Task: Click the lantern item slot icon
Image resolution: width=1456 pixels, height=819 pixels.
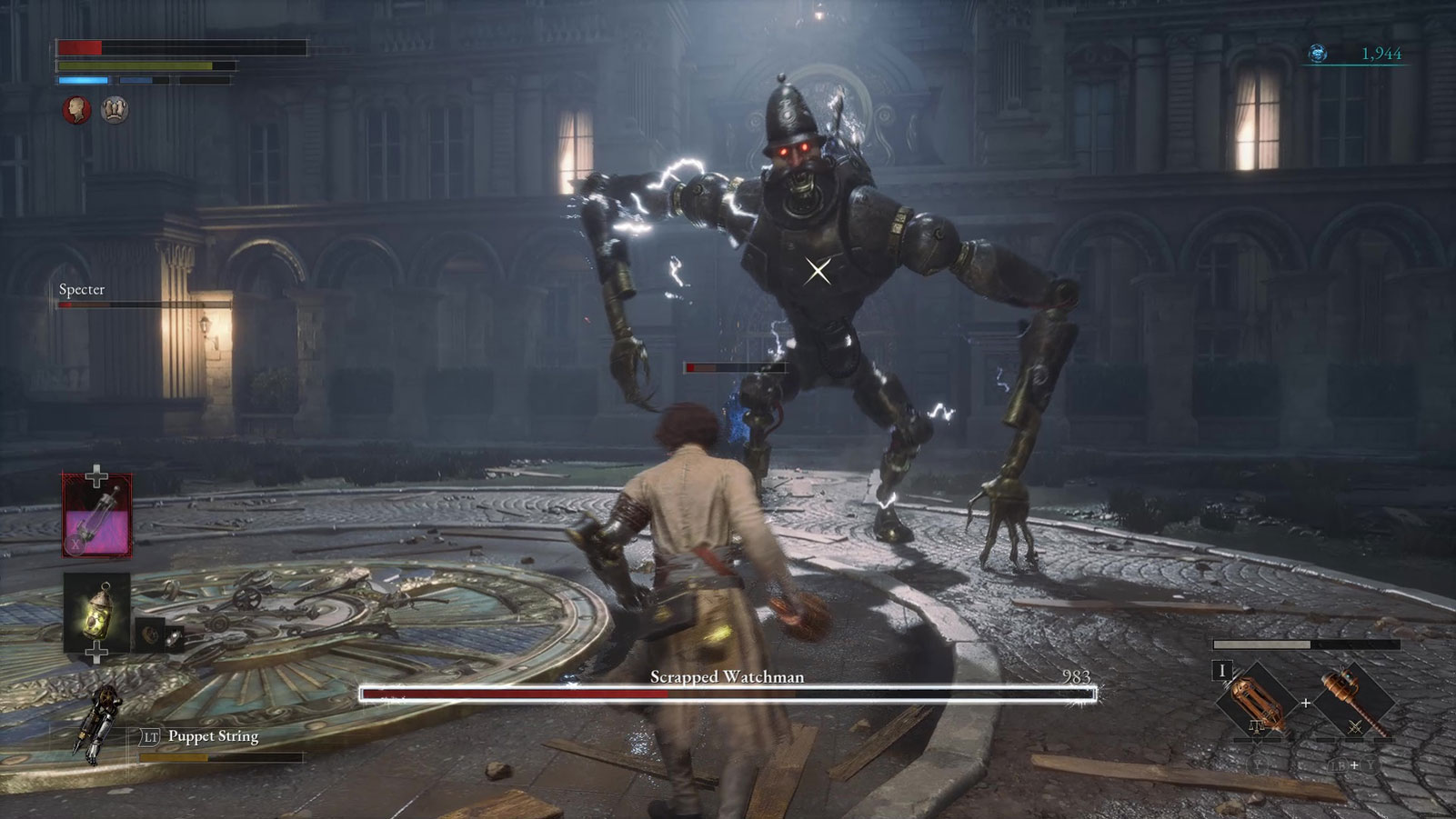Action: coord(98,611)
